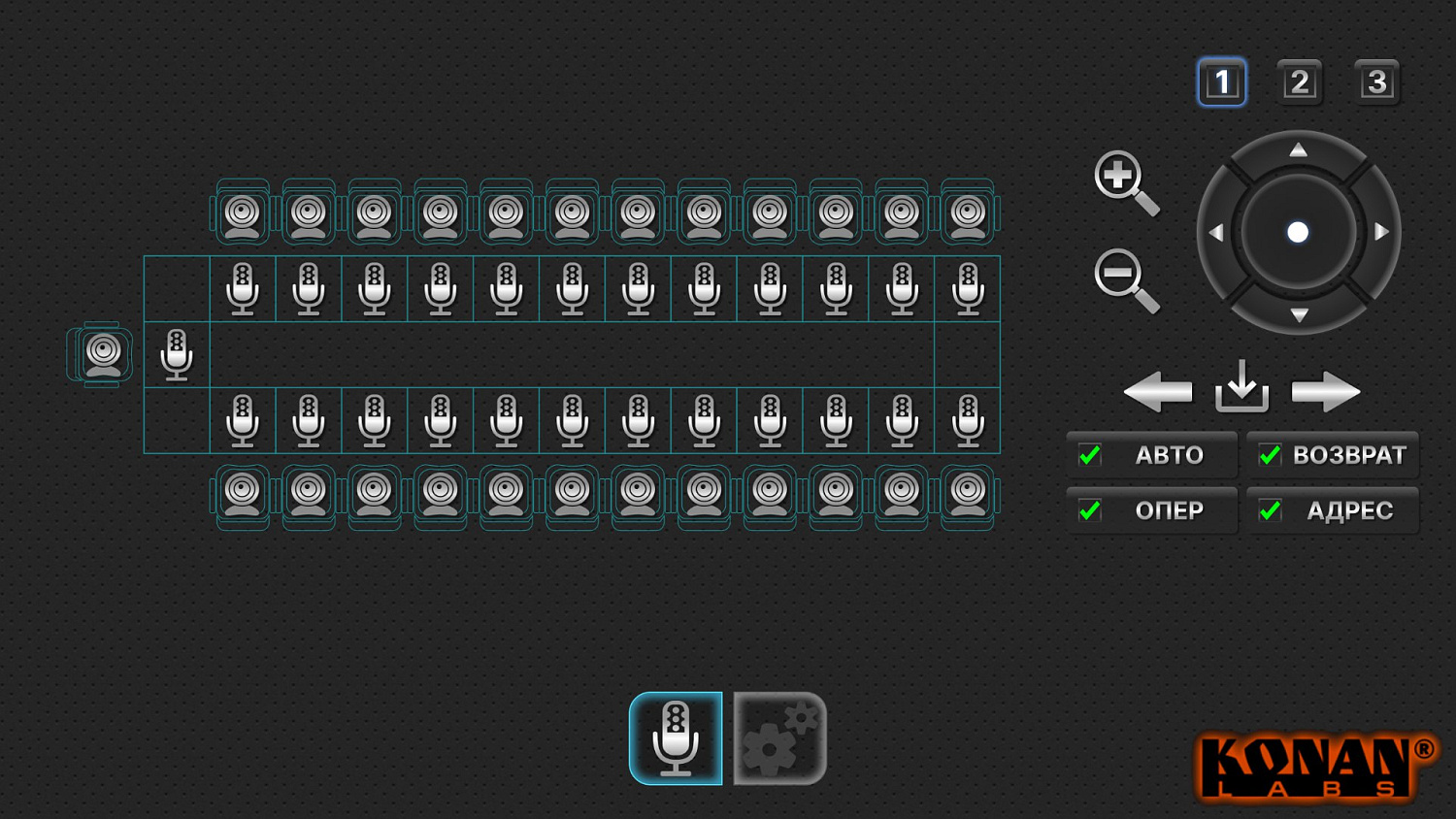Choose camera preset 3
This screenshot has width=1456, height=819.
pyautogui.click(x=1376, y=82)
